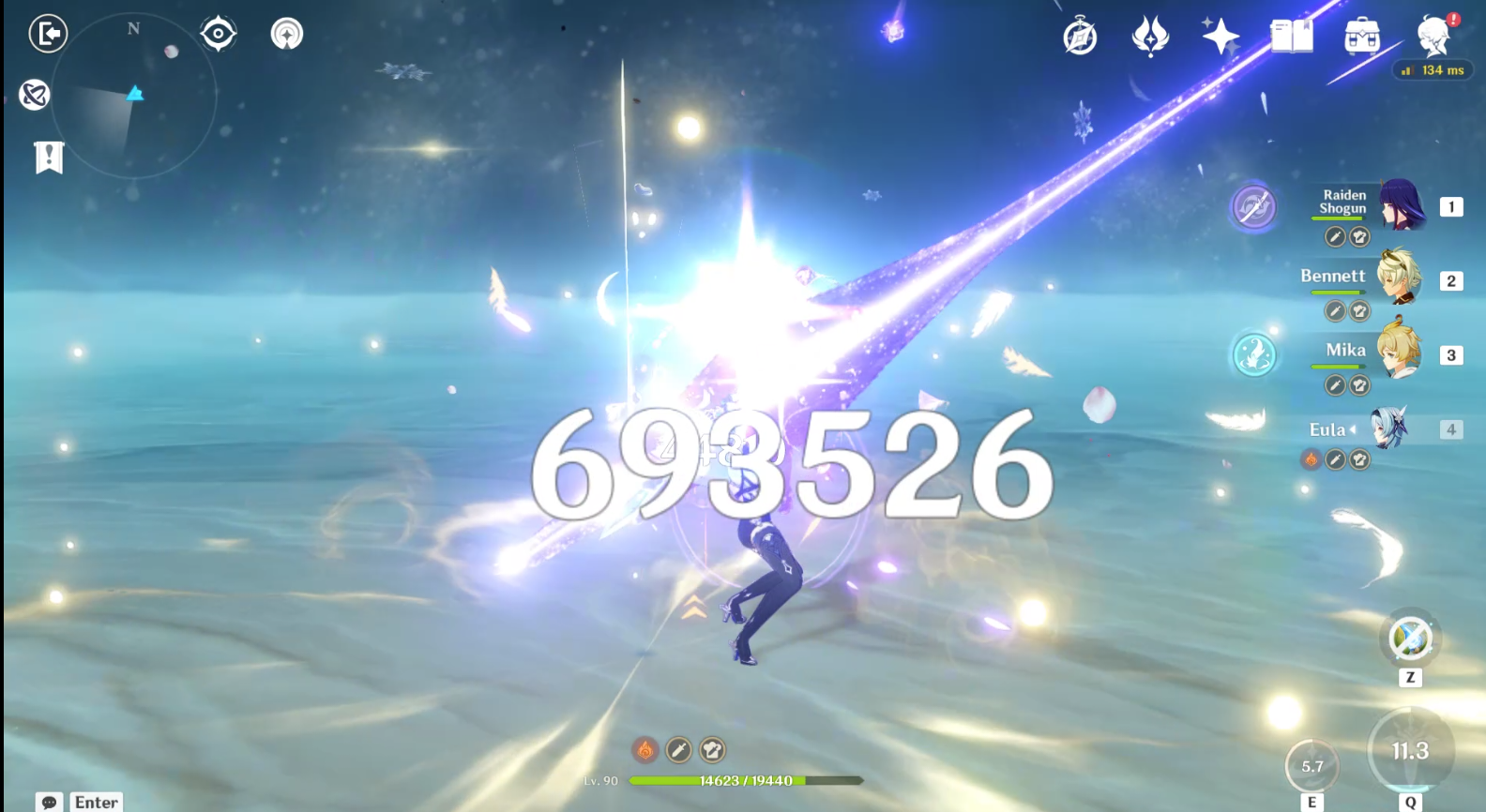
Task: Click the sprint Z ability icon
Action: click(1408, 638)
